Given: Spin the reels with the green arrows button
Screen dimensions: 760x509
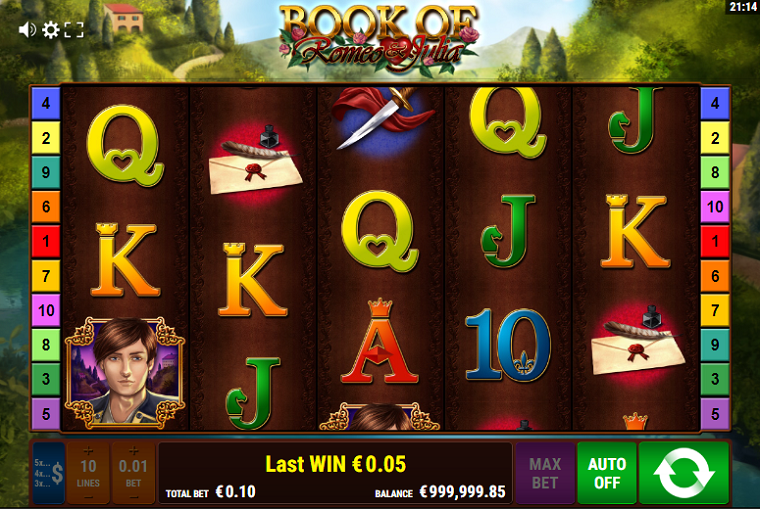Looking at the screenshot, I should [684, 472].
